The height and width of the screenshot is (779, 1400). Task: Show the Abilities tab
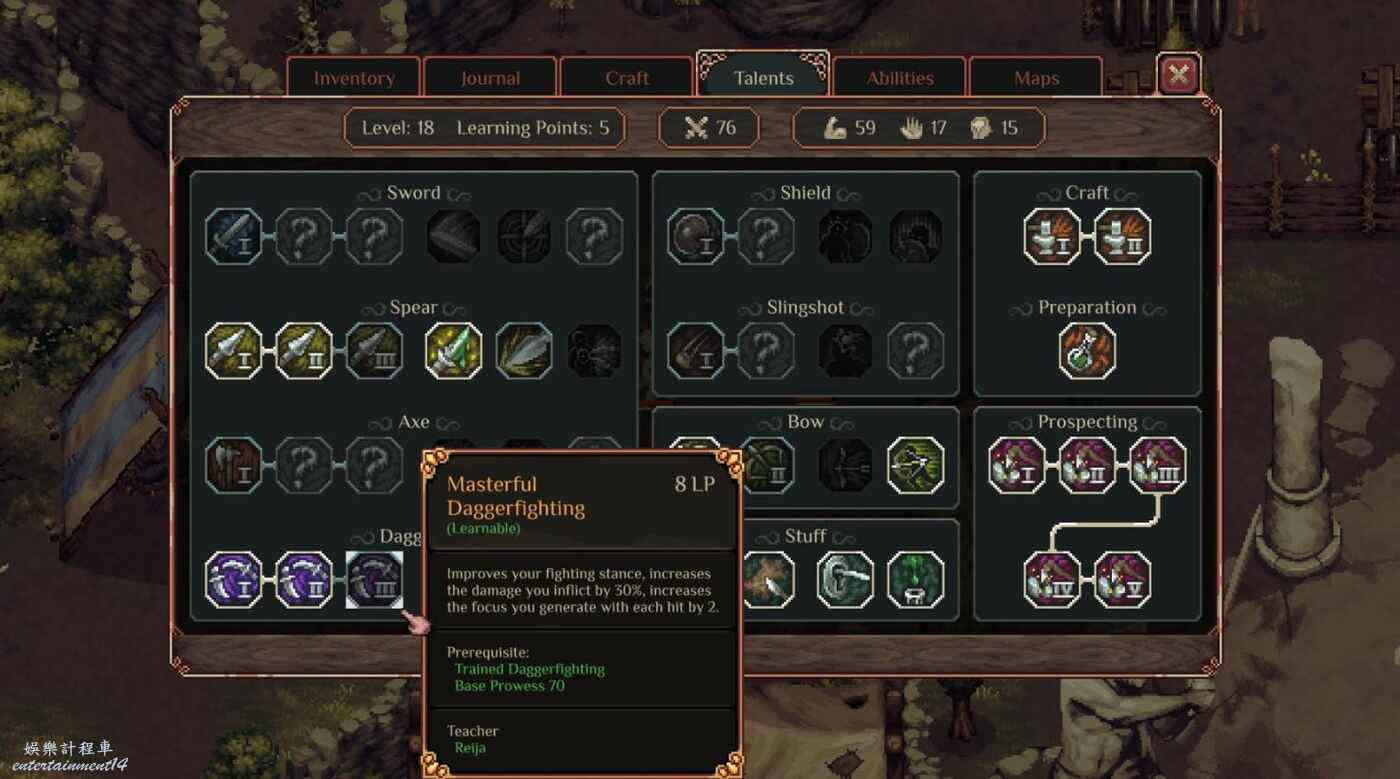(x=900, y=78)
